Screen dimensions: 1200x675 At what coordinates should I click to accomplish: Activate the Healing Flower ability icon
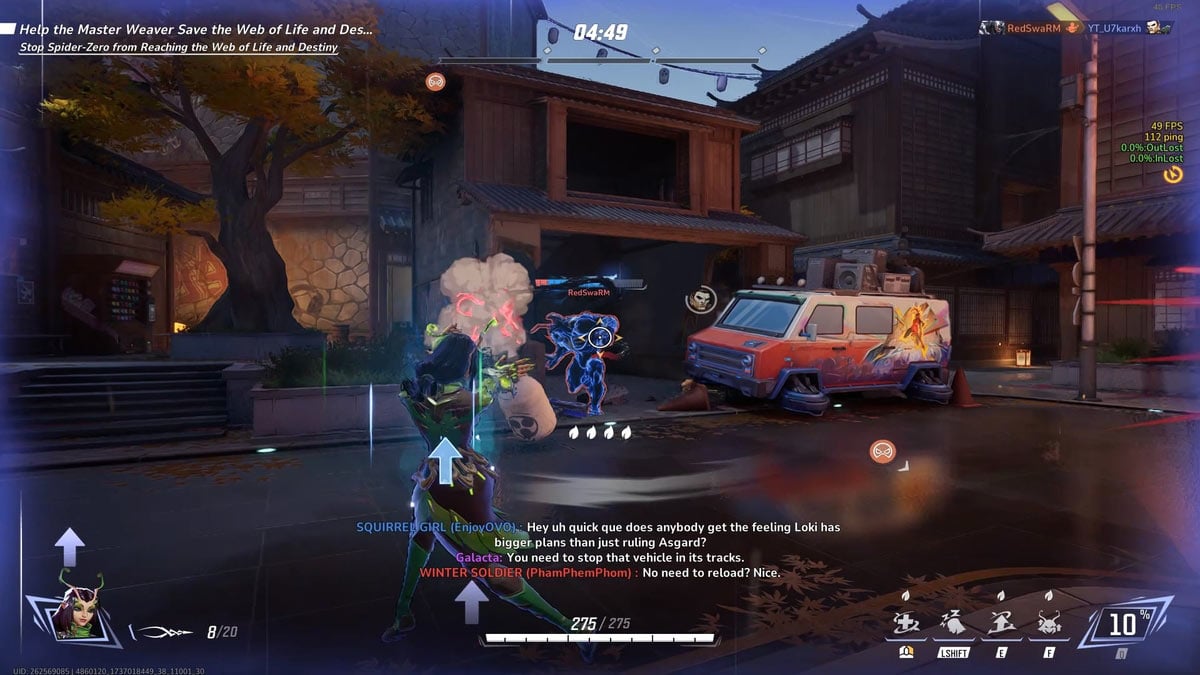point(905,626)
